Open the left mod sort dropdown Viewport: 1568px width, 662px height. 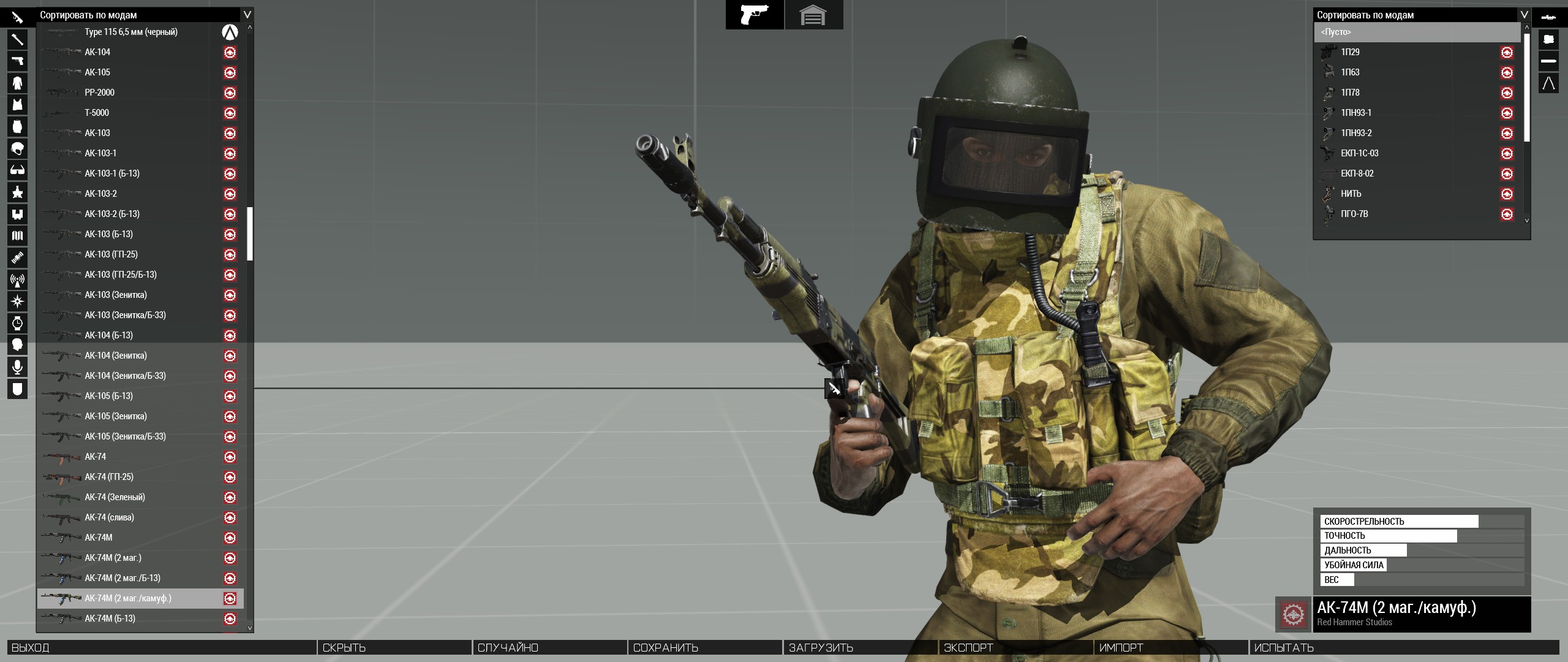[x=247, y=15]
